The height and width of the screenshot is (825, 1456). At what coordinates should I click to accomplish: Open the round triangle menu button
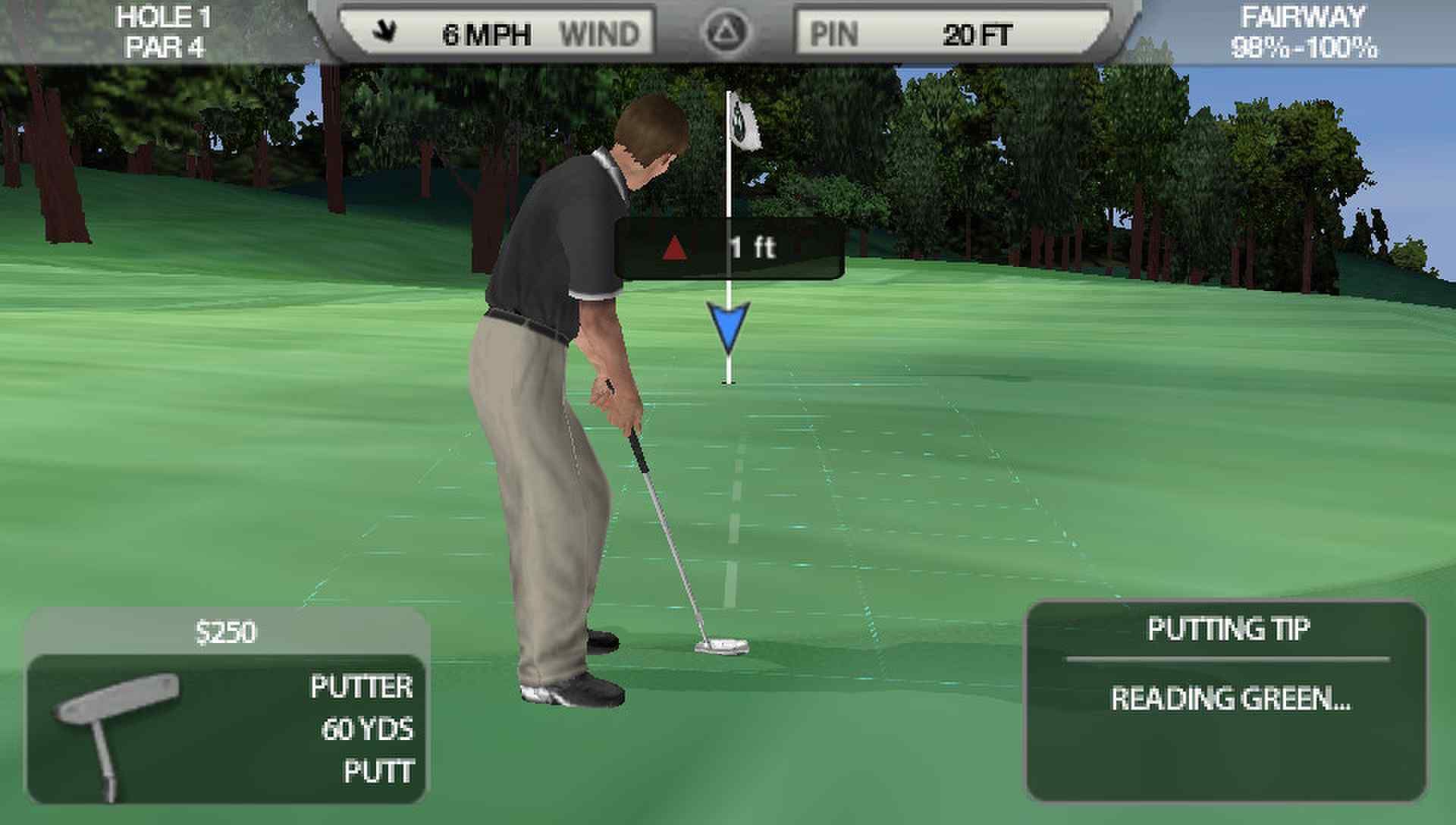[x=725, y=33]
